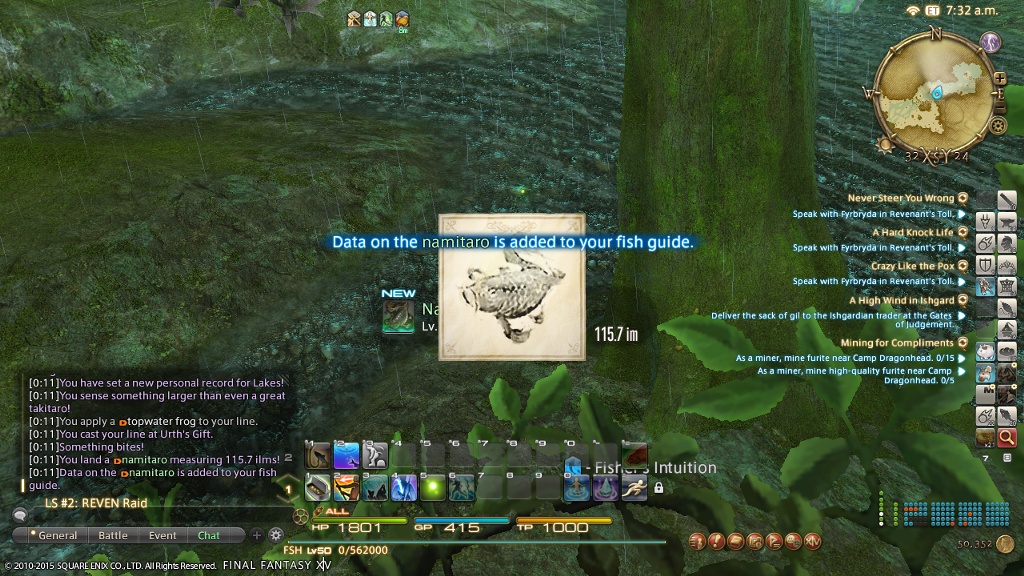This screenshot has width=1024, height=576.
Task: Open the circular minimap
Action: click(934, 91)
